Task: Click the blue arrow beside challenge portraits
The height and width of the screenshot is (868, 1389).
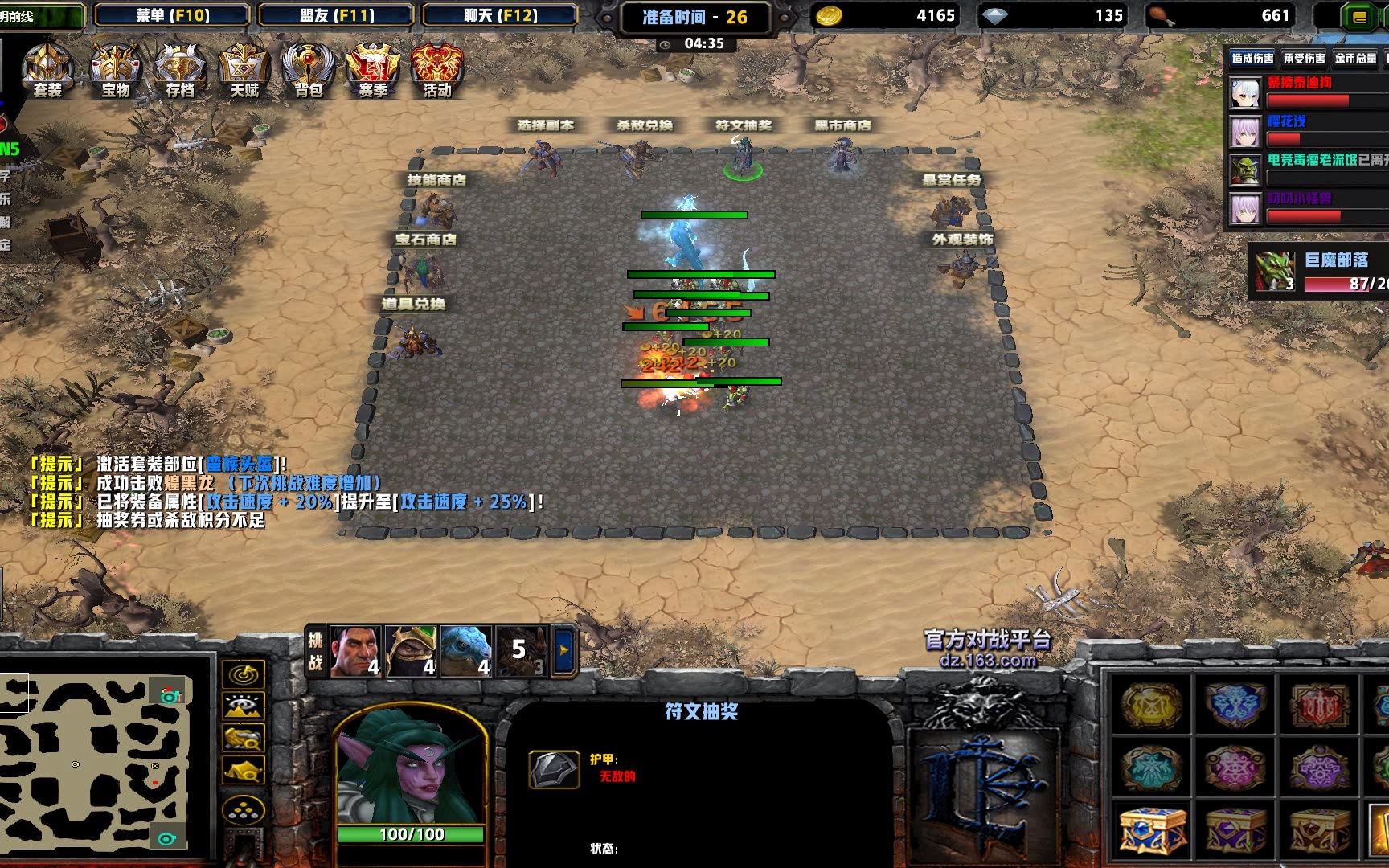Action: click(564, 650)
